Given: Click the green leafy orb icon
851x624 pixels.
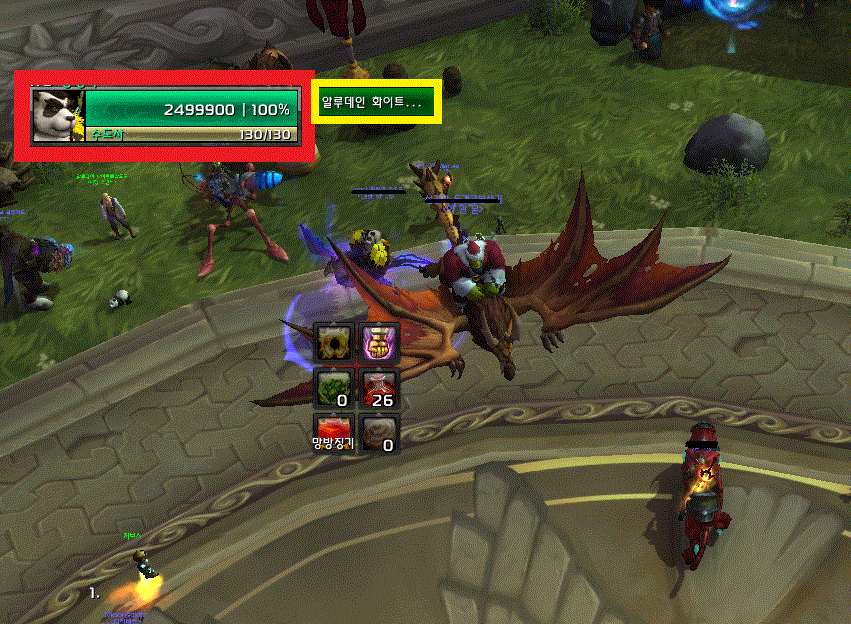Looking at the screenshot, I should [x=334, y=388].
